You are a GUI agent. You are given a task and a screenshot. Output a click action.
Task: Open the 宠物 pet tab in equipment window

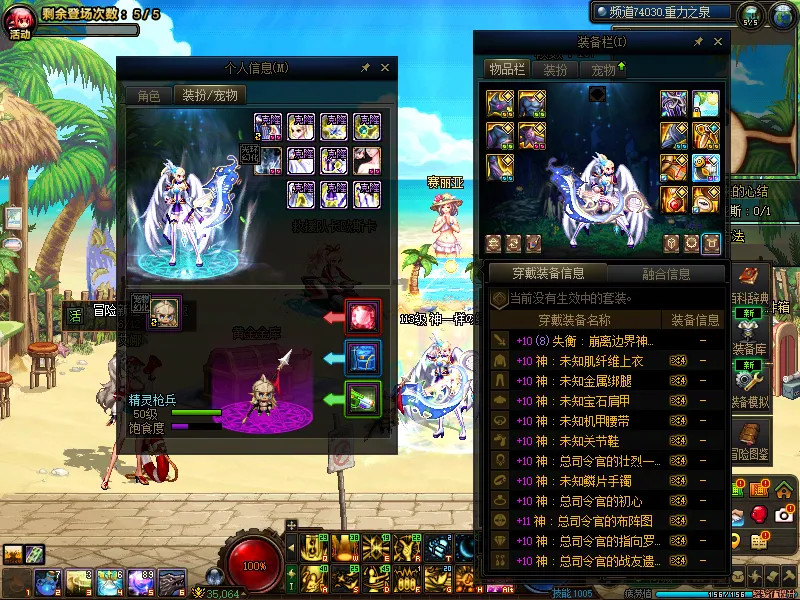[x=603, y=70]
